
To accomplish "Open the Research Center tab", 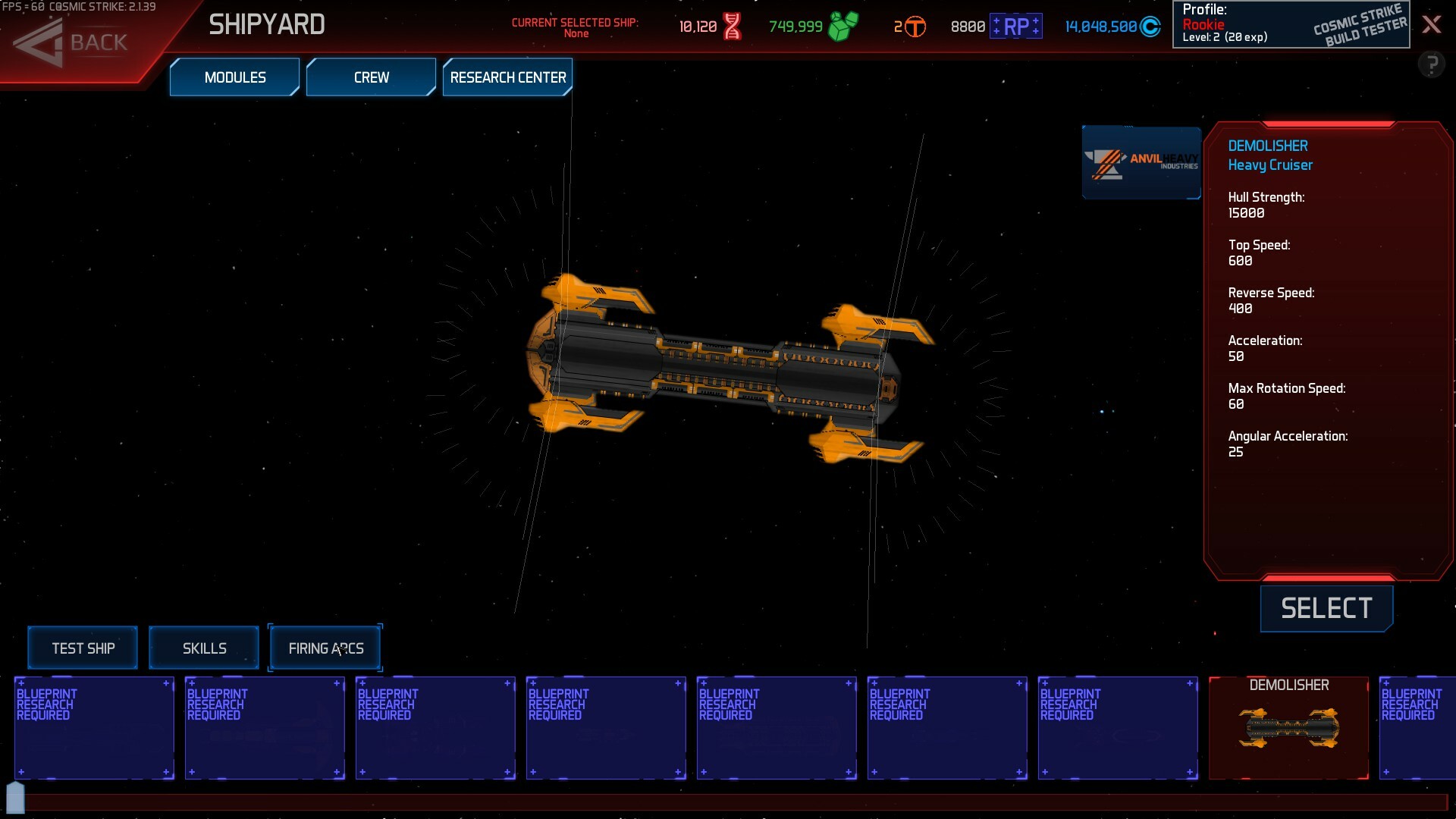I will pyautogui.click(x=507, y=77).
